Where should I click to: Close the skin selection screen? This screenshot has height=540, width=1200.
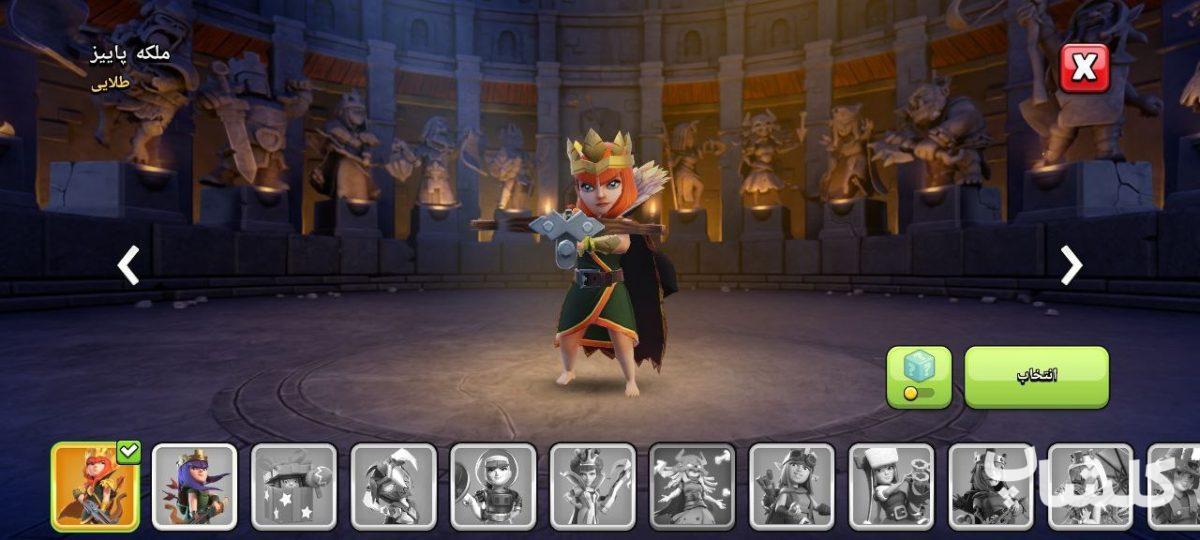1084,68
